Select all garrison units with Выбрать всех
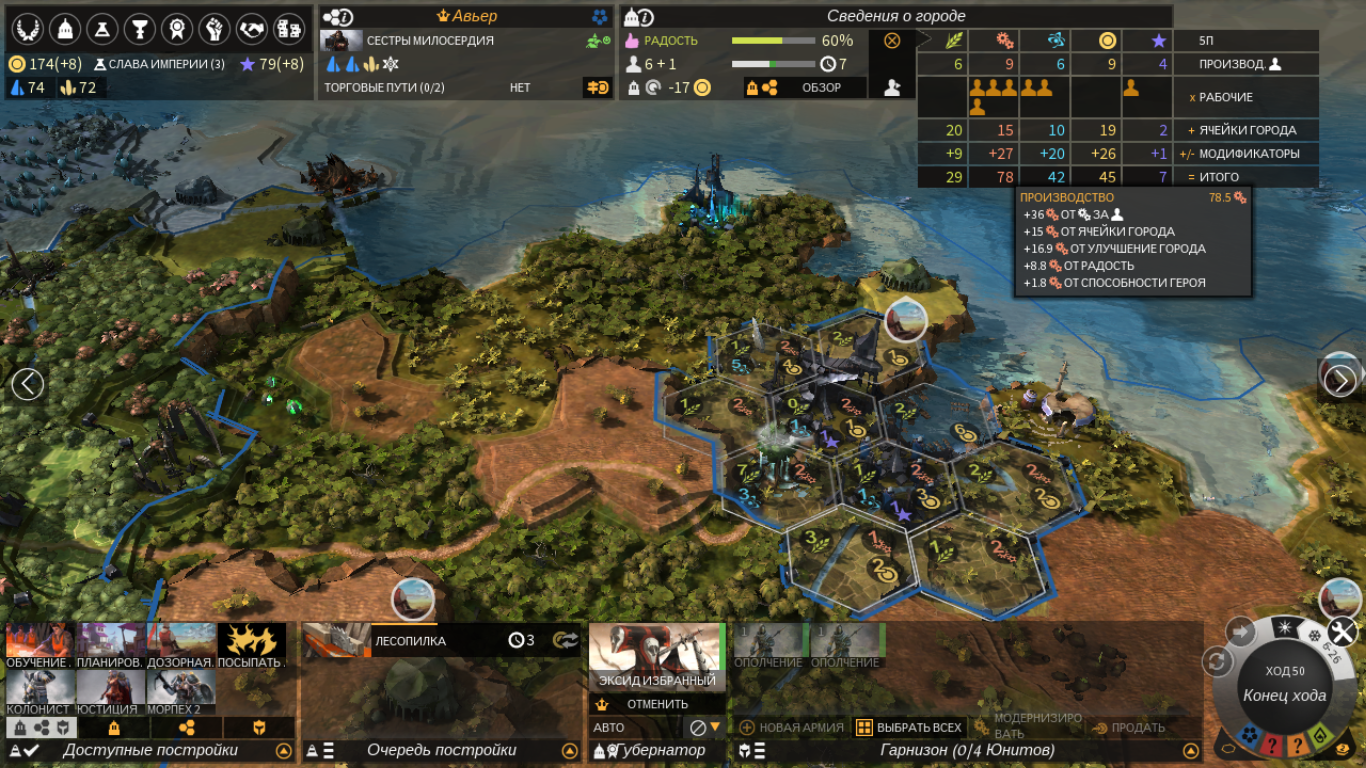Image resolution: width=1366 pixels, height=768 pixels. pyautogui.click(x=908, y=727)
